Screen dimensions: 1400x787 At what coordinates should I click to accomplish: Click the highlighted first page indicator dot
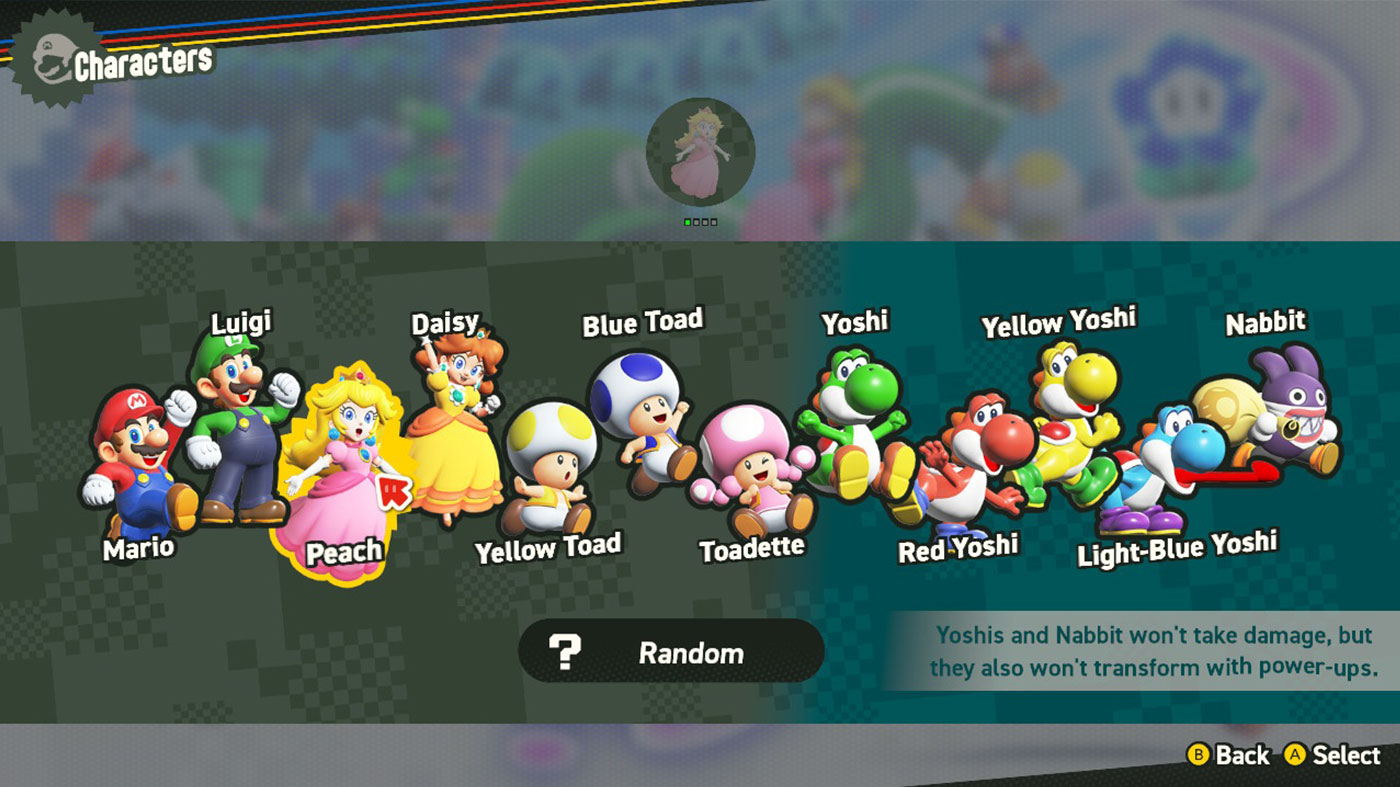688,222
